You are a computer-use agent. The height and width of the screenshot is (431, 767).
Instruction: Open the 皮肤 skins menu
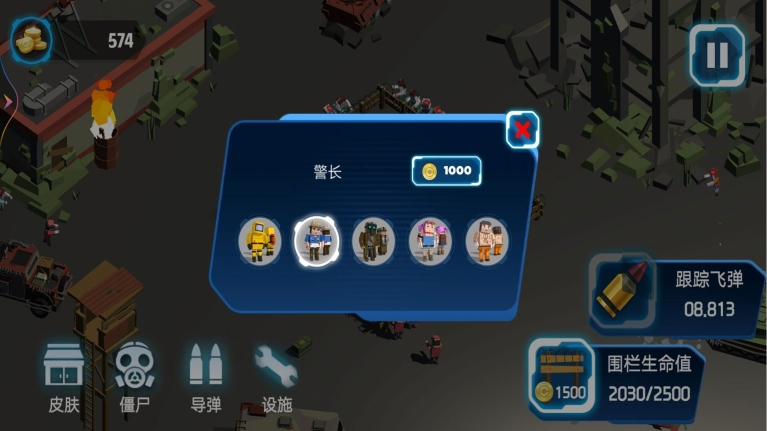[x=64, y=378]
